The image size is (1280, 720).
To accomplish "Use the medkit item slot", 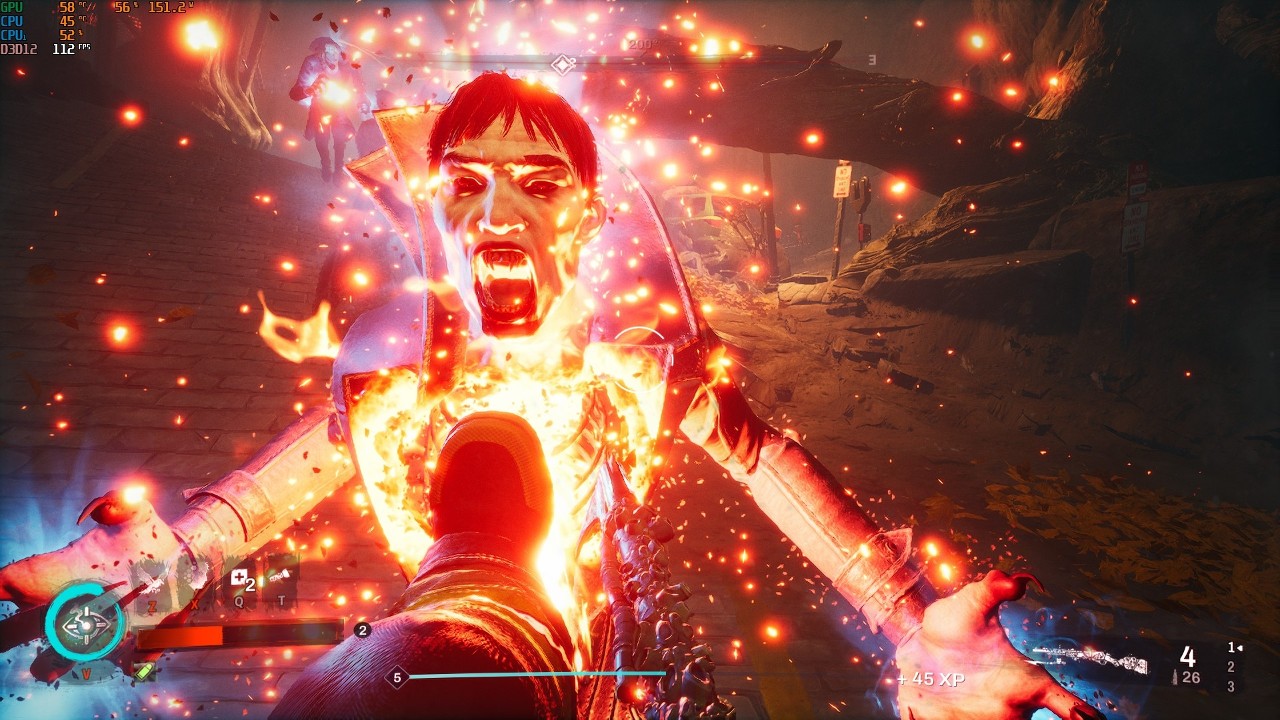I will pos(240,578).
